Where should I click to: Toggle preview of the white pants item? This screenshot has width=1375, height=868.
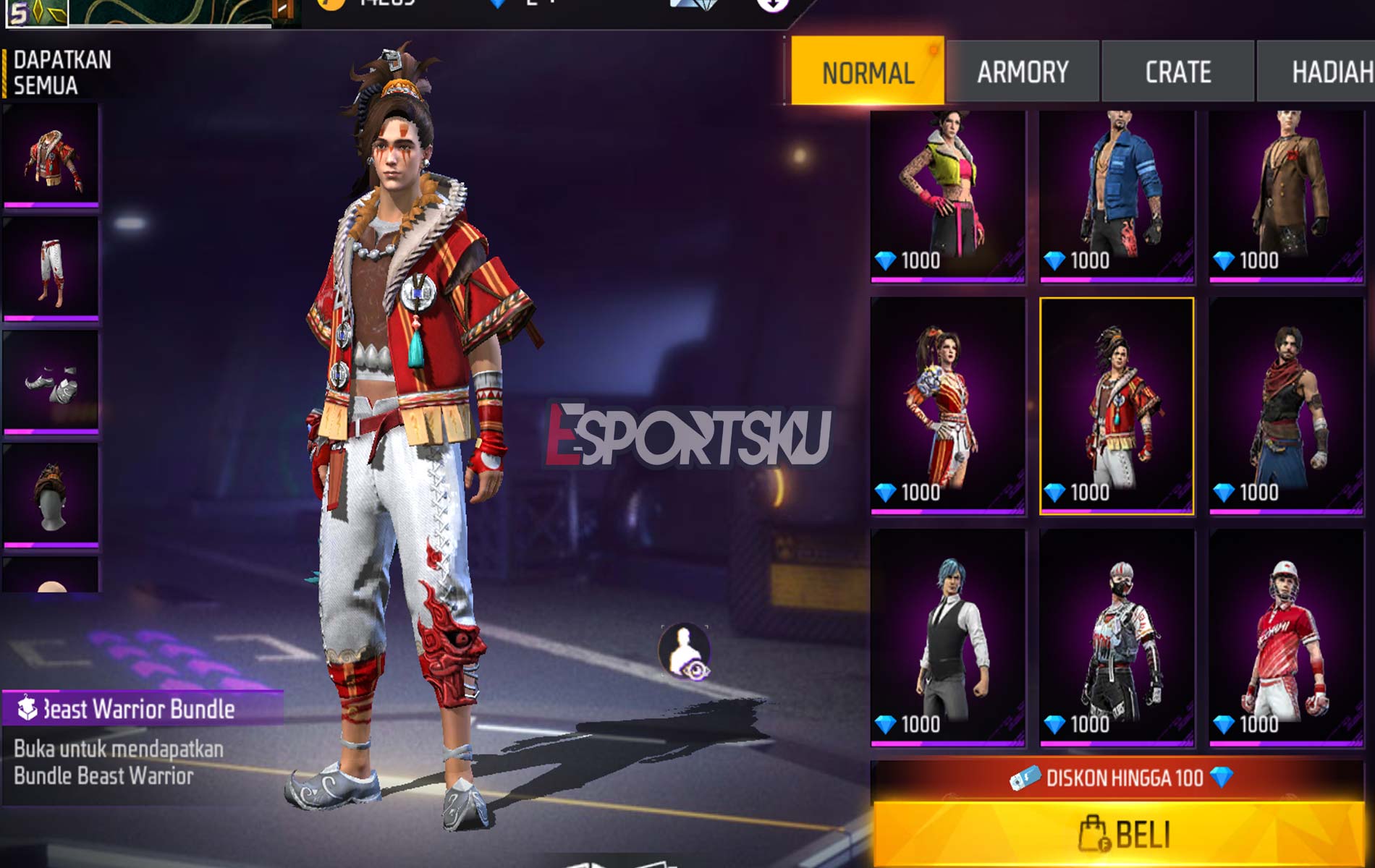click(52, 268)
